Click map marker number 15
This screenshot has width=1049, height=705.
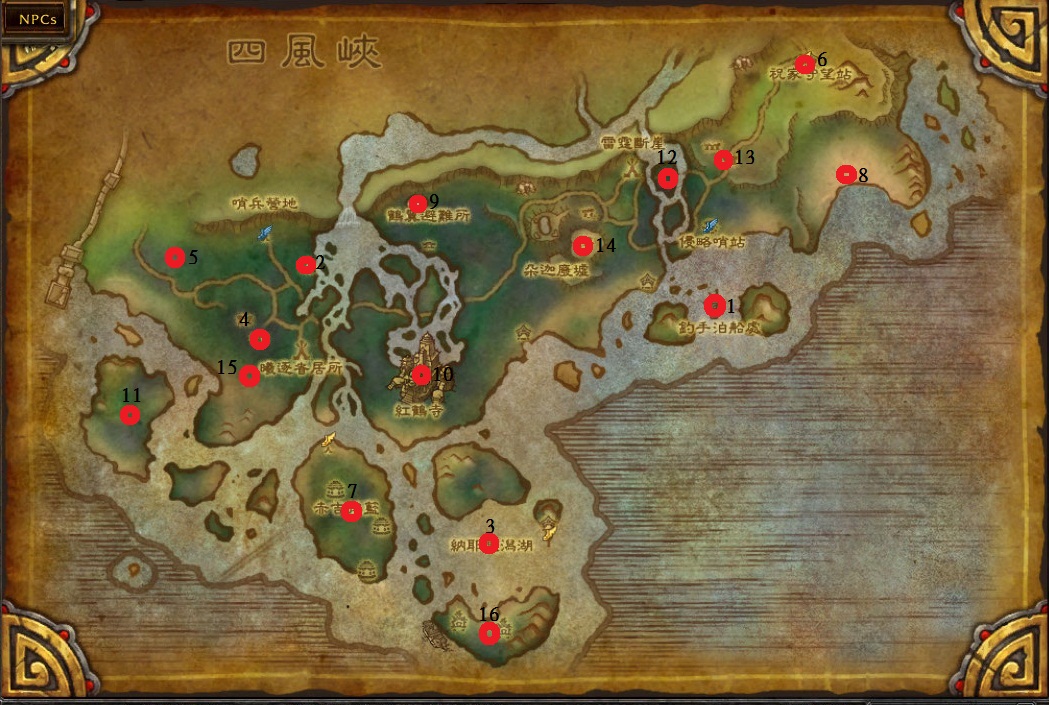point(249,376)
